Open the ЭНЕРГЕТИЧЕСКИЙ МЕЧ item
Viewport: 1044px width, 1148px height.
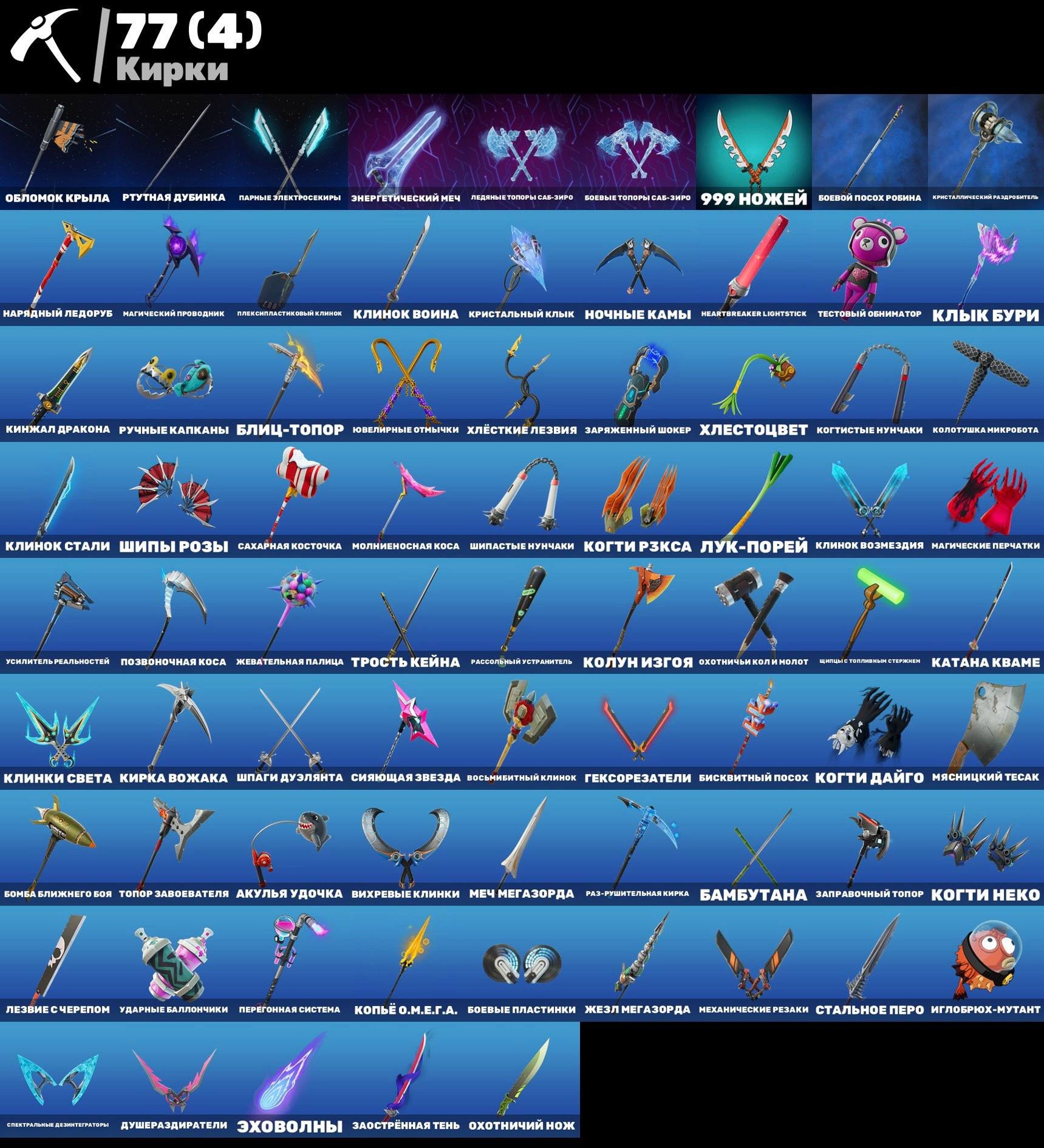(401, 146)
